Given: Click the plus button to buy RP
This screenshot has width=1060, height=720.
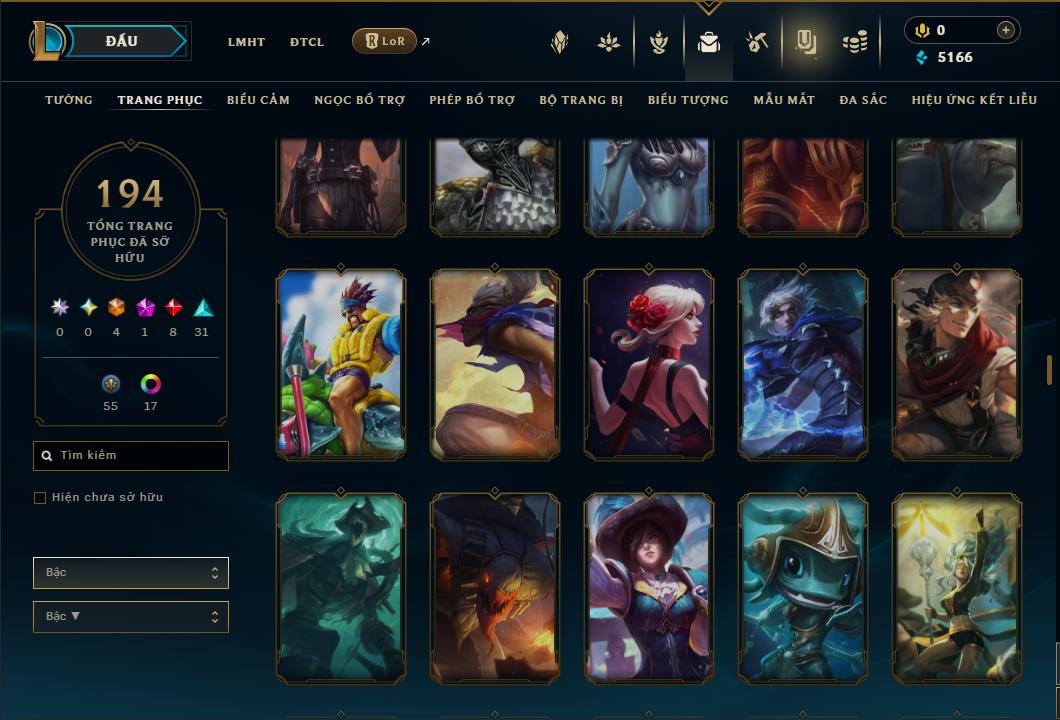Looking at the screenshot, I should click(1006, 30).
